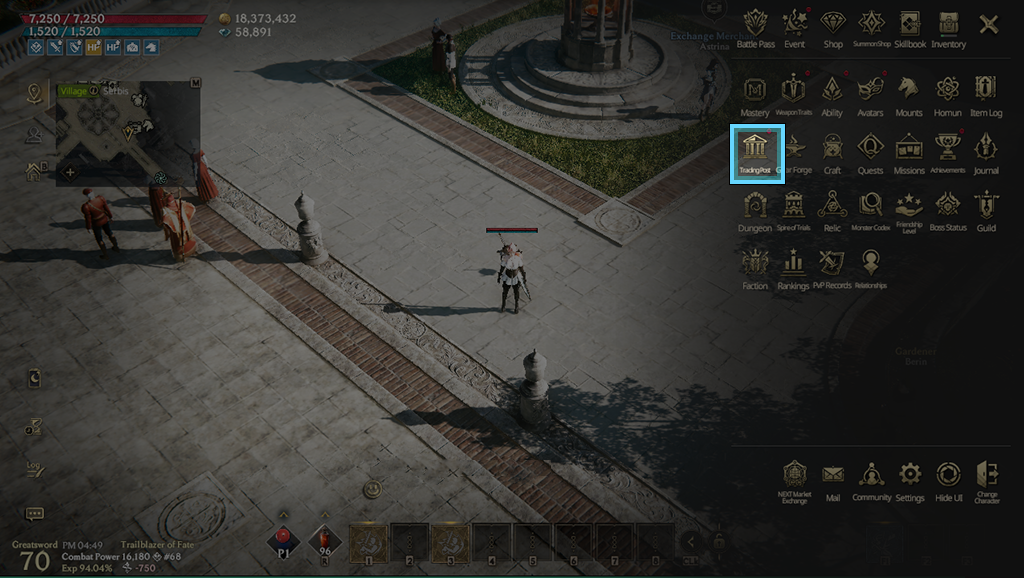Image resolution: width=1024 pixels, height=578 pixels.
Task: Open the chat speech-bubble icon
Action: pyautogui.click(x=34, y=514)
